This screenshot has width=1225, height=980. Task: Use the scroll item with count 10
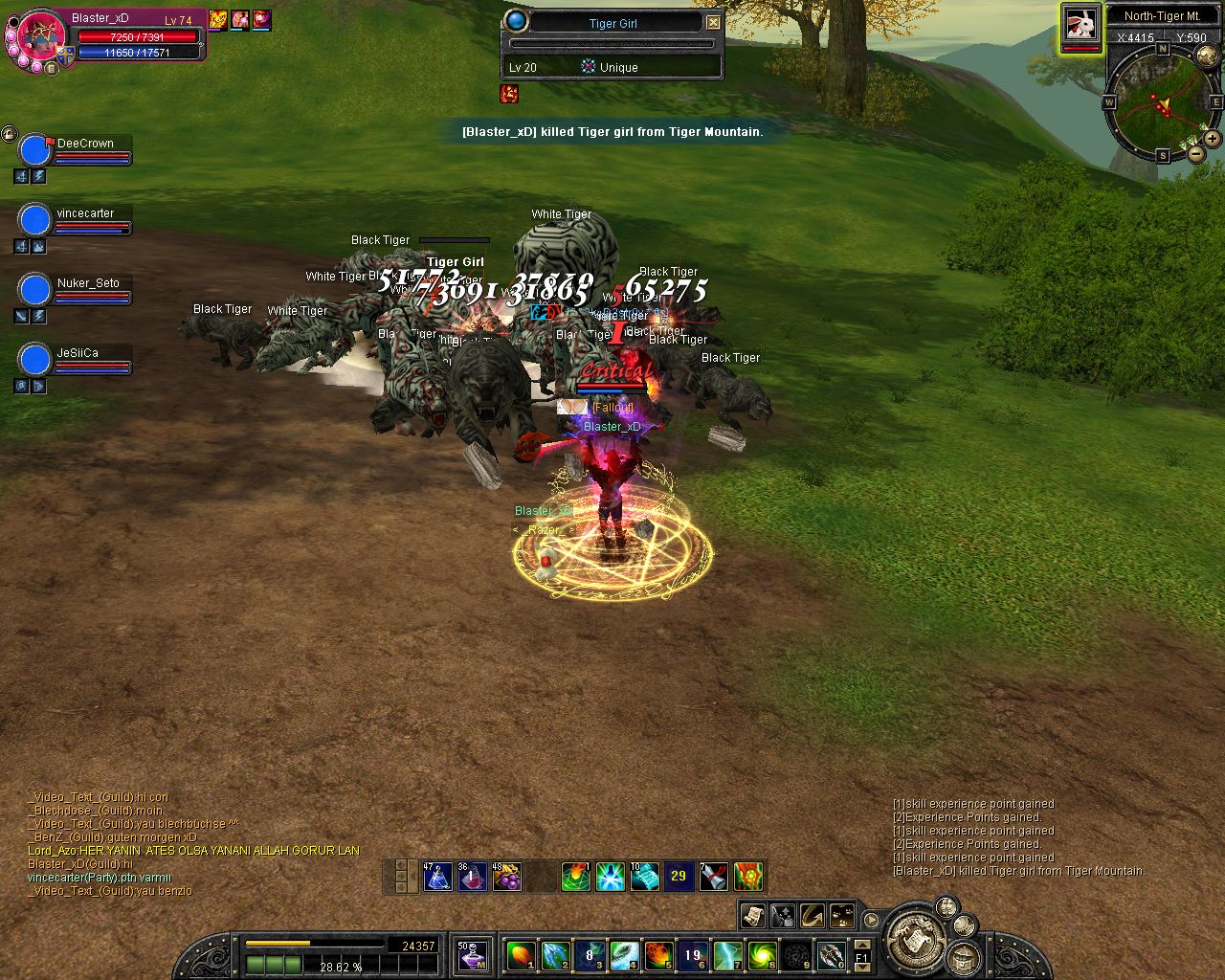click(x=644, y=876)
